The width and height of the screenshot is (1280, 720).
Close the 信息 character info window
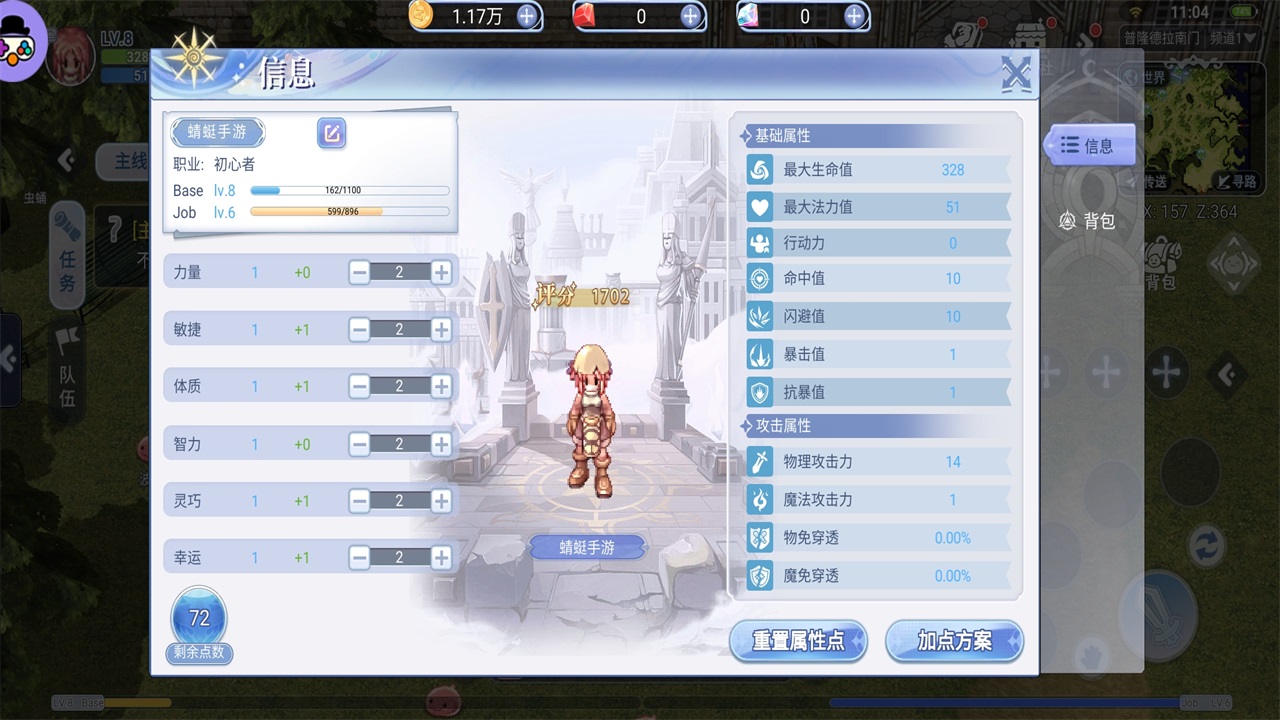1016,74
